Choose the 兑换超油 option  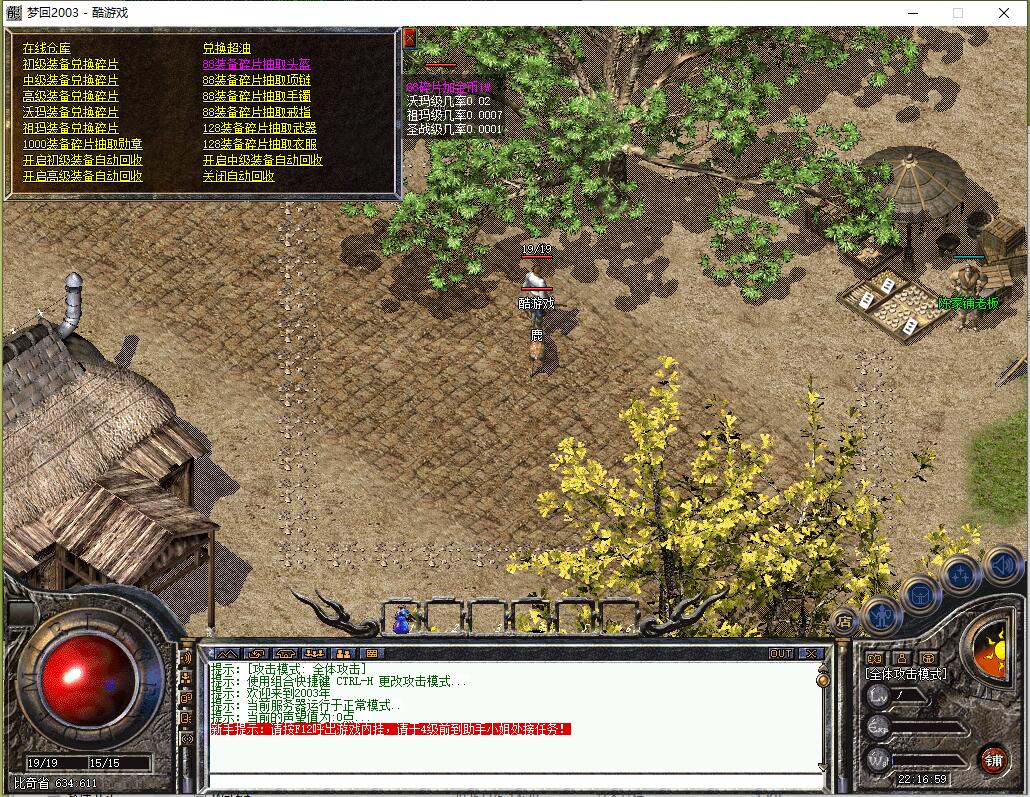tap(227, 48)
